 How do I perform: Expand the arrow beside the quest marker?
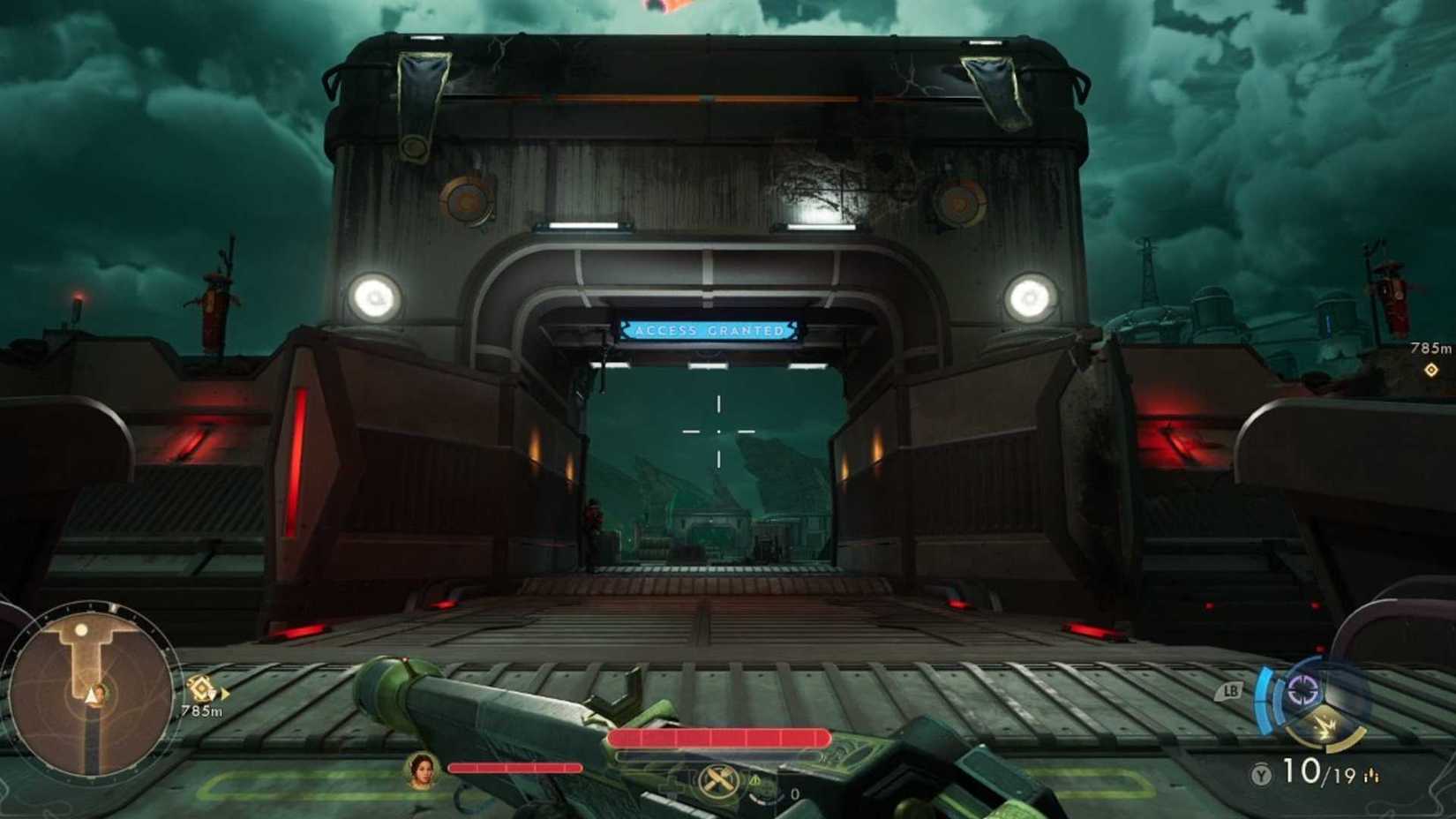pos(225,695)
